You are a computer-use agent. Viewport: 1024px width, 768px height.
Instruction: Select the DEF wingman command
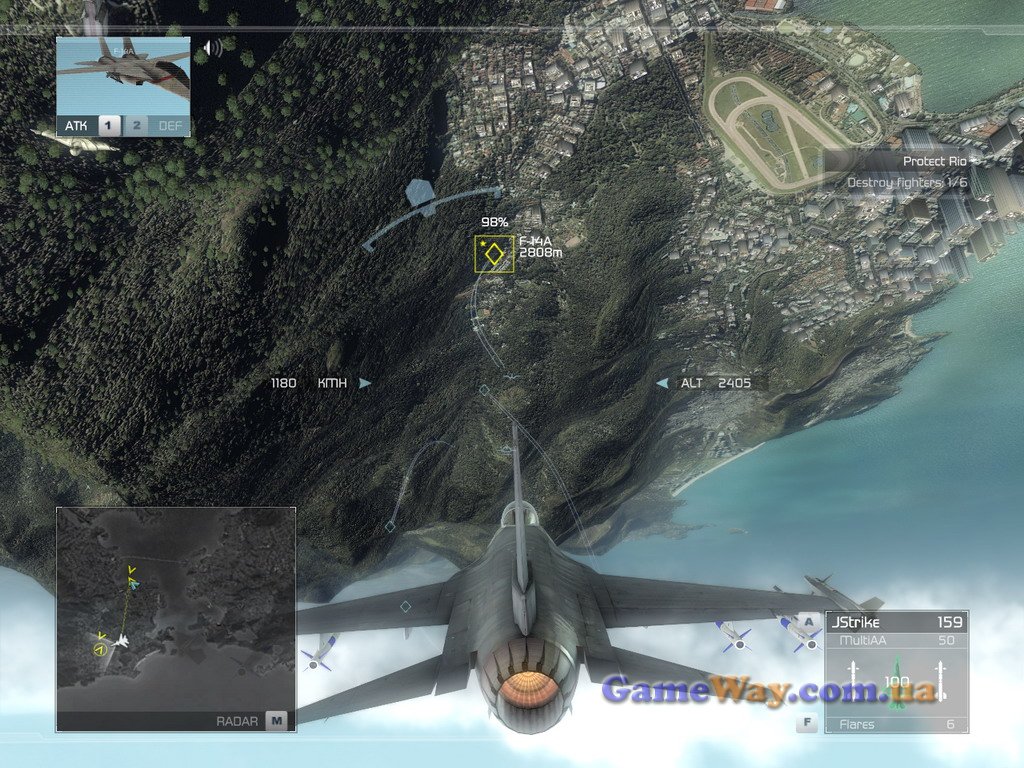pyautogui.click(x=170, y=126)
